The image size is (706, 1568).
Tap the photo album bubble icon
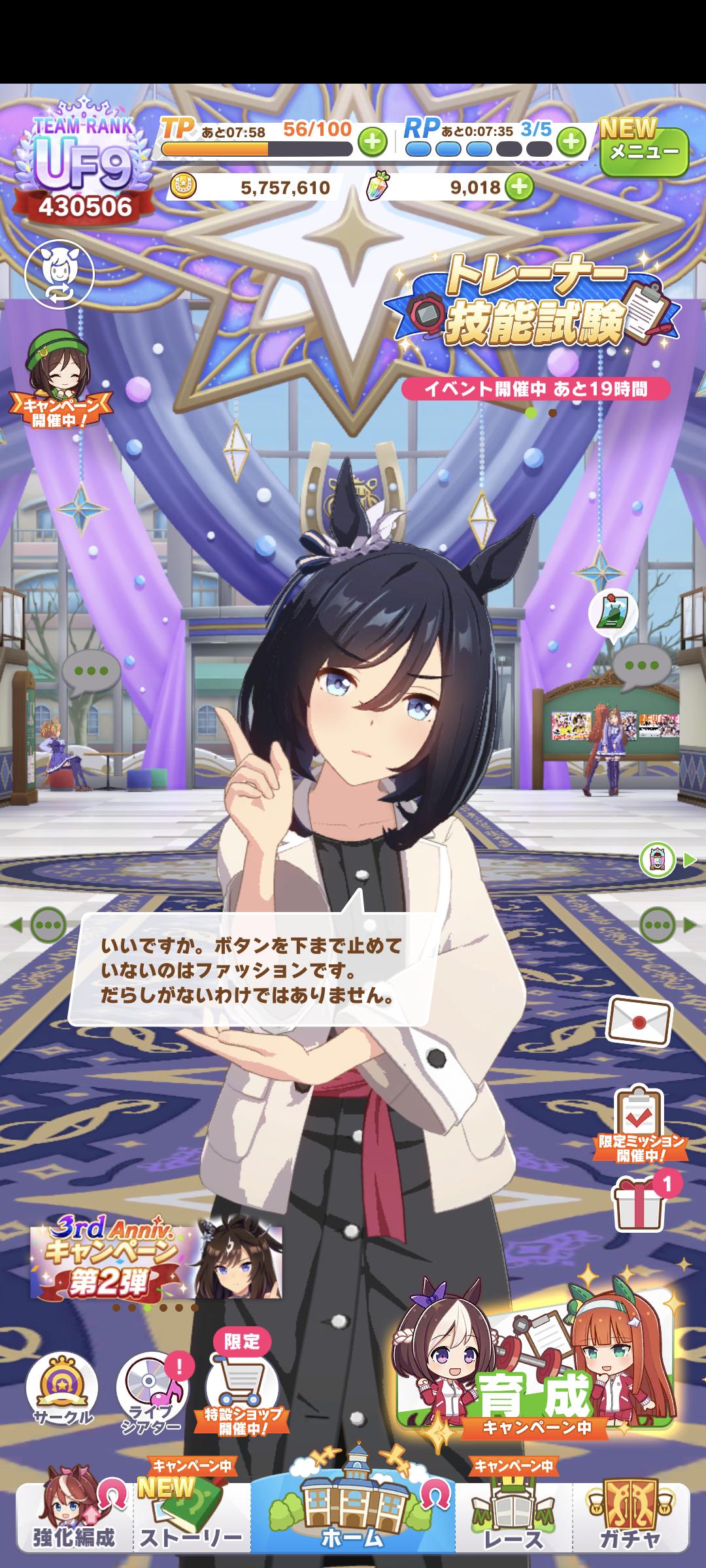pyautogui.click(x=613, y=612)
